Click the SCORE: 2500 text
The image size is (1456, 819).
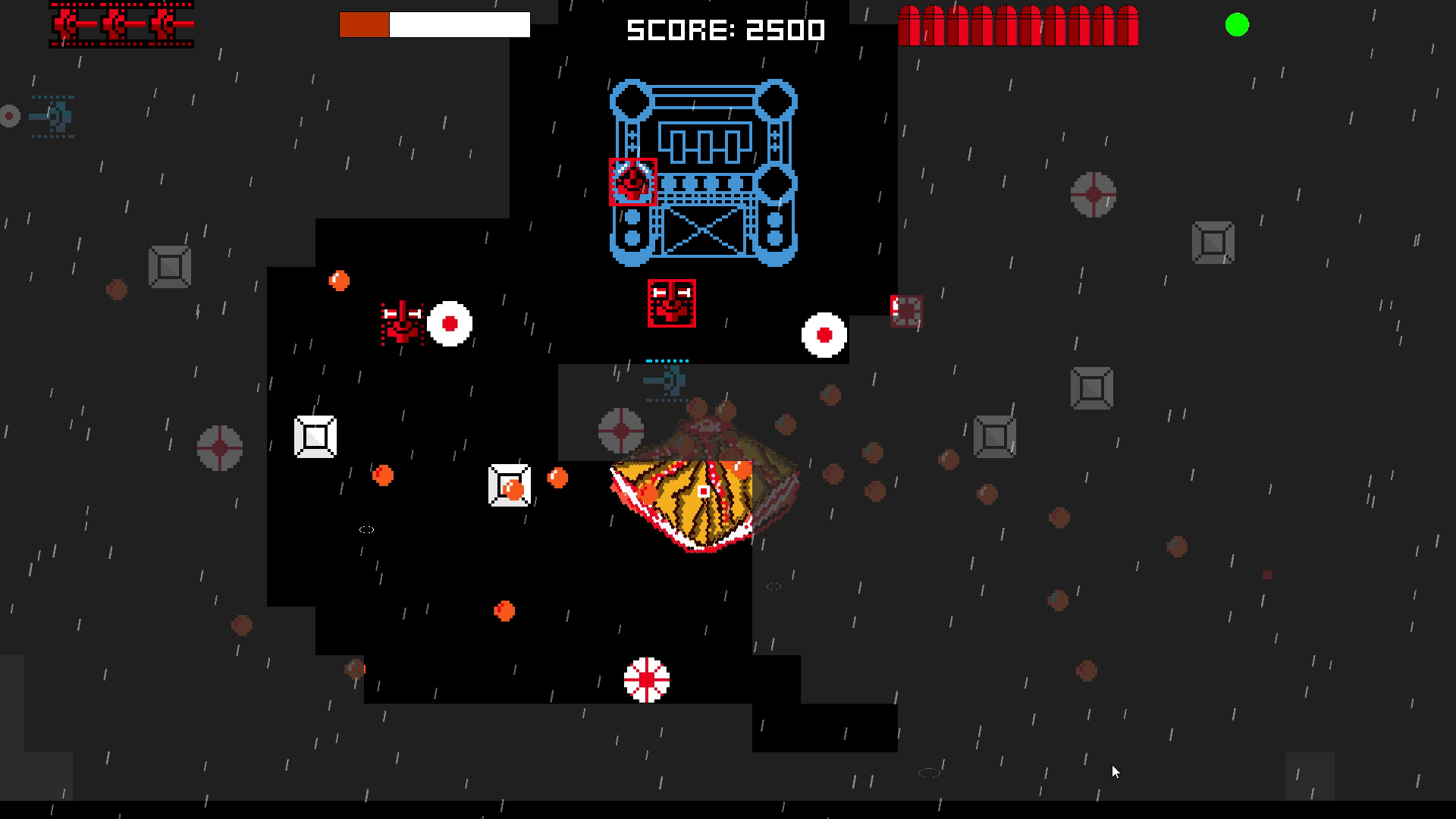click(724, 30)
